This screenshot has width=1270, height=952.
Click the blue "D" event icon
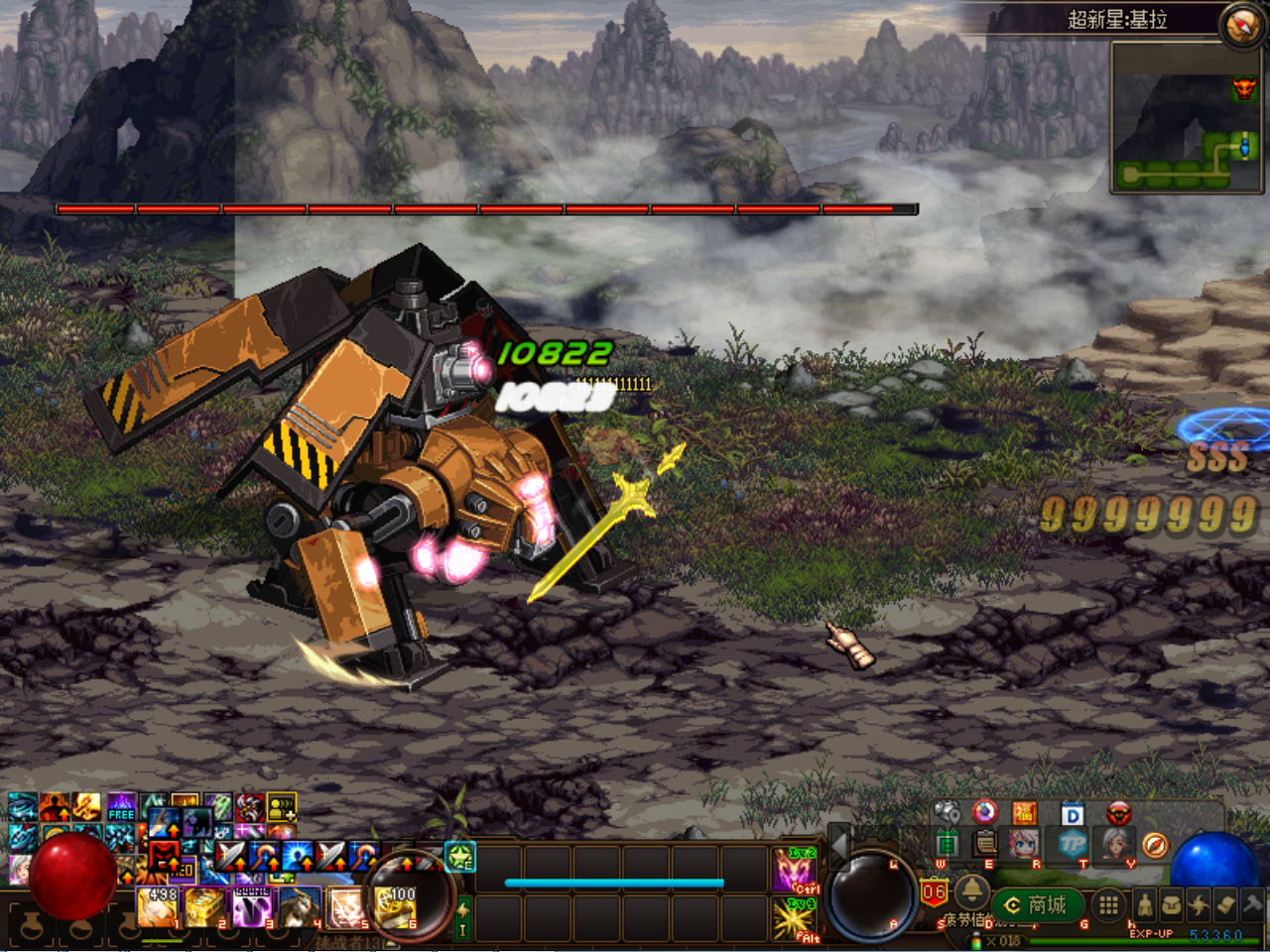[x=1071, y=814]
